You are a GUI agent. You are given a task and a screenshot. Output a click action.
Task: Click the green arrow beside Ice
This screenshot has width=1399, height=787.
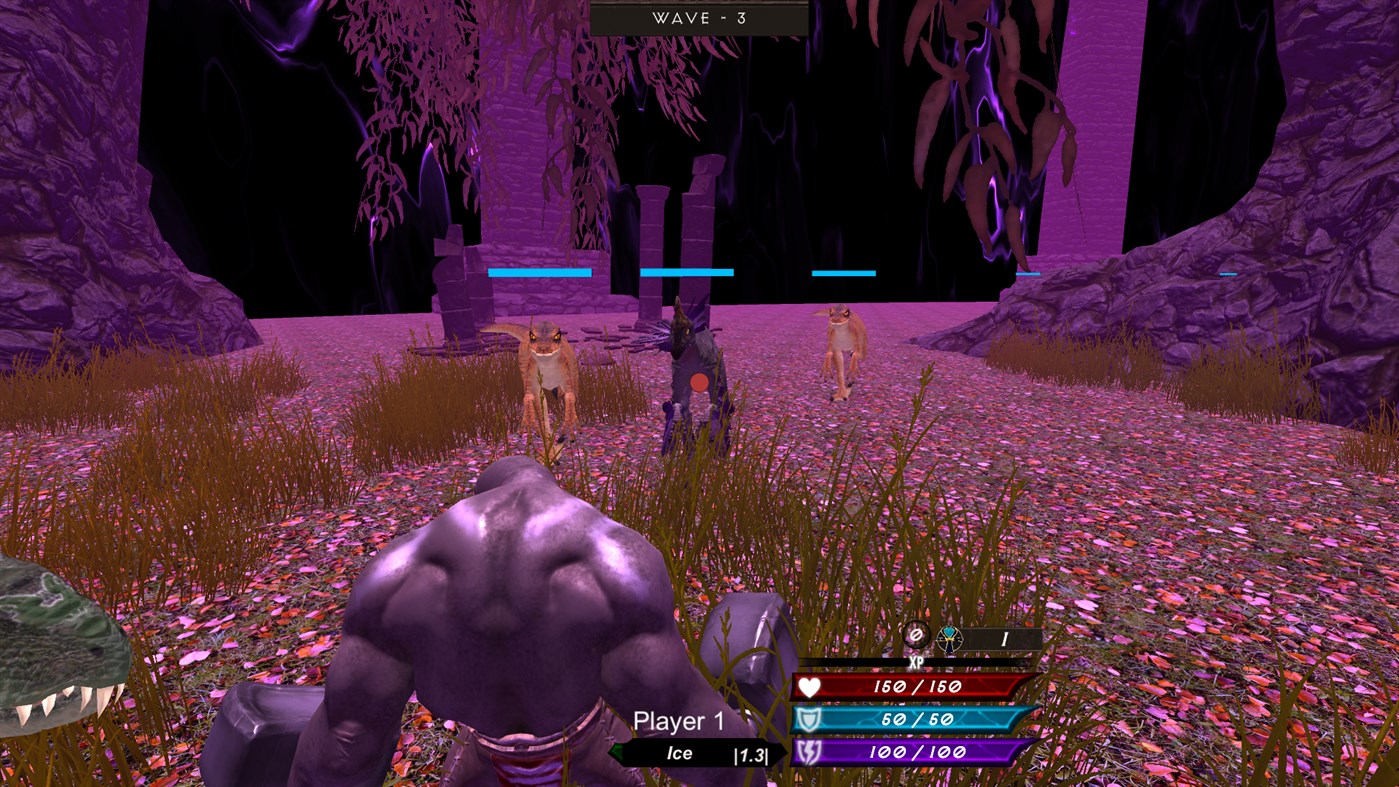tap(618, 753)
